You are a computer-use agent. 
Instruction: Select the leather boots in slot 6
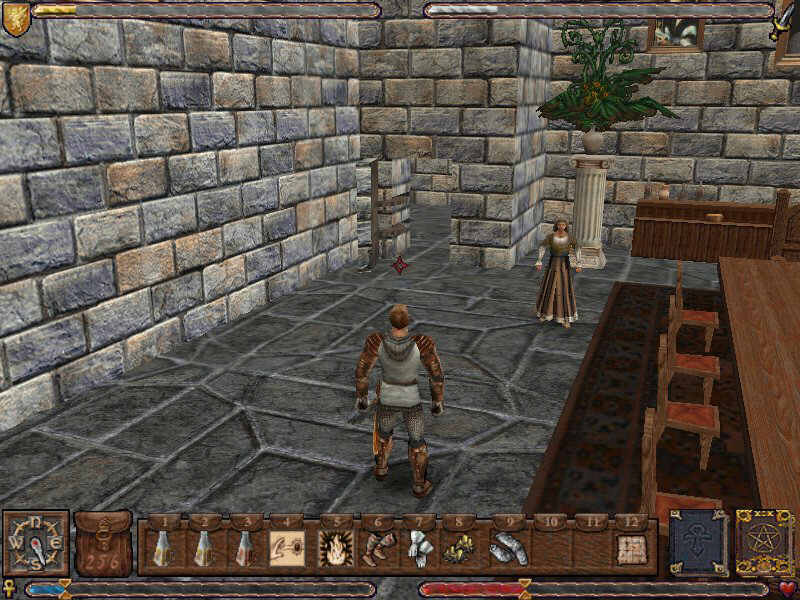(x=377, y=548)
